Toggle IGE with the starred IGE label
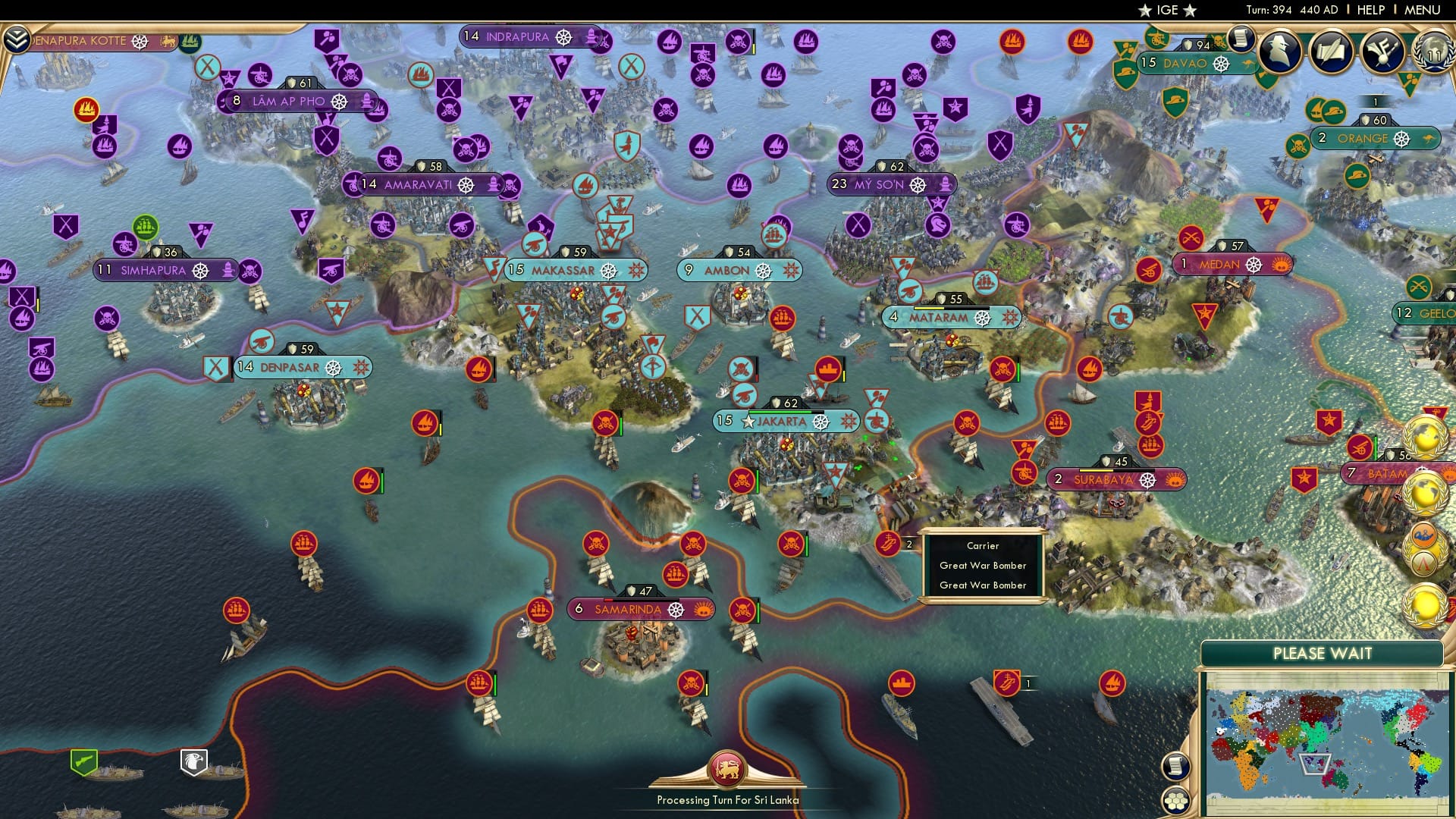Viewport: 1456px width, 819px height. coord(1168,11)
